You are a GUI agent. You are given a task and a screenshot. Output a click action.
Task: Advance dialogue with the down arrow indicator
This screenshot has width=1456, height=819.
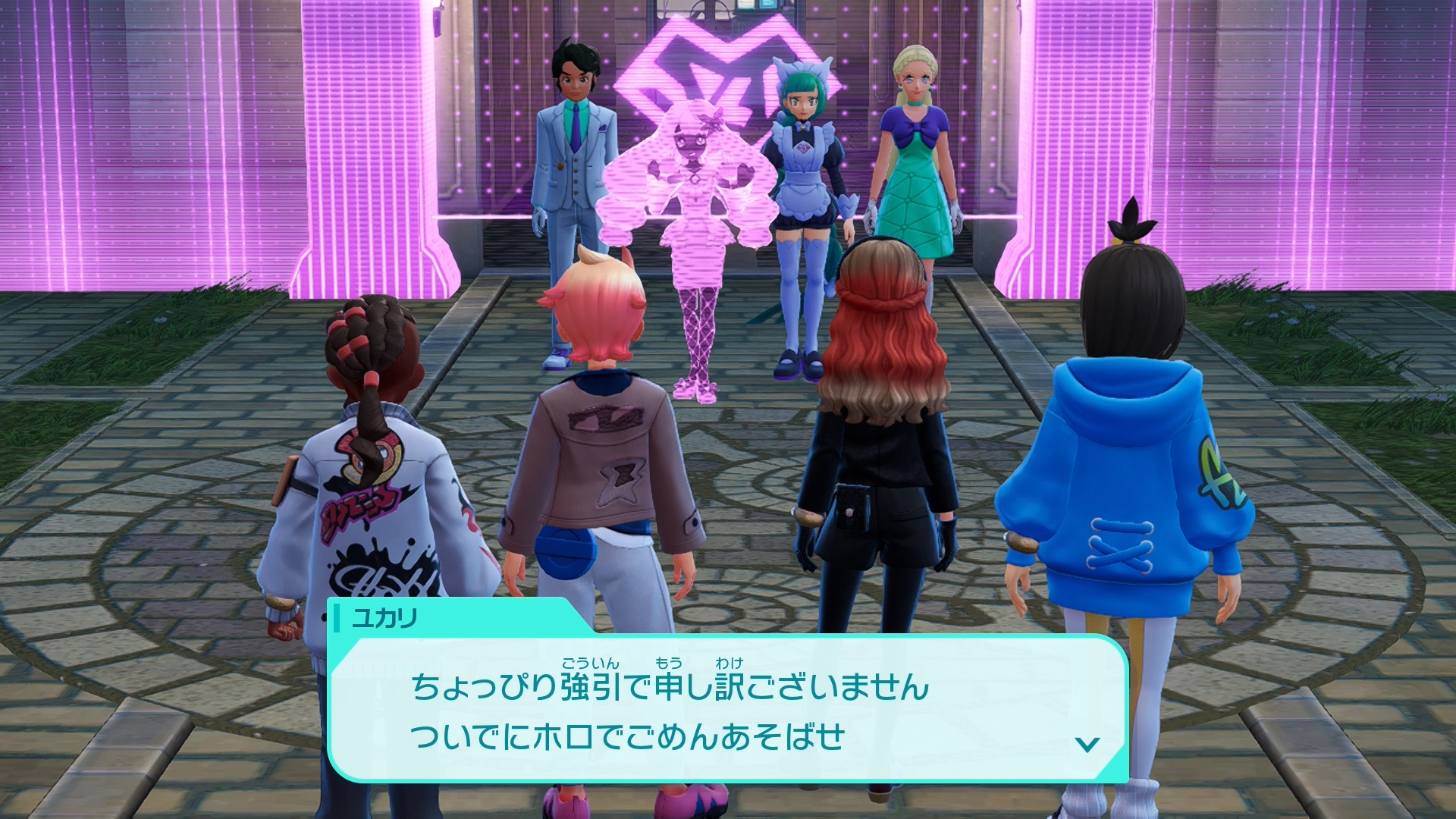pyautogui.click(x=1087, y=744)
